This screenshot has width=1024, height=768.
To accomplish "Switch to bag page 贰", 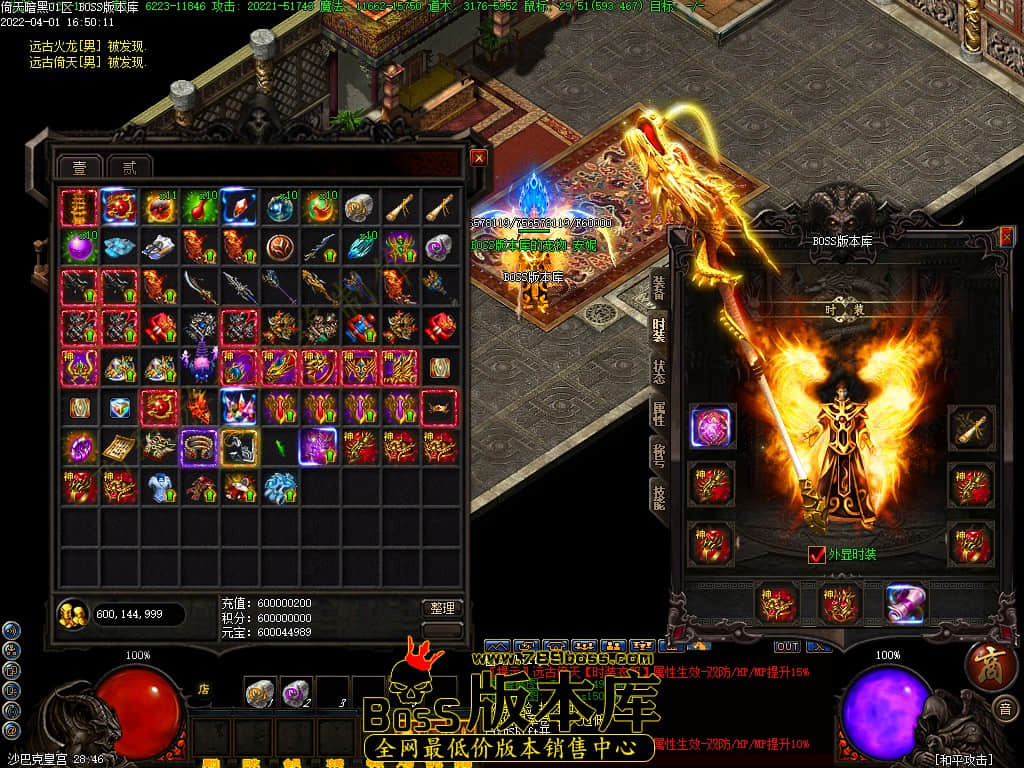I will [128, 167].
